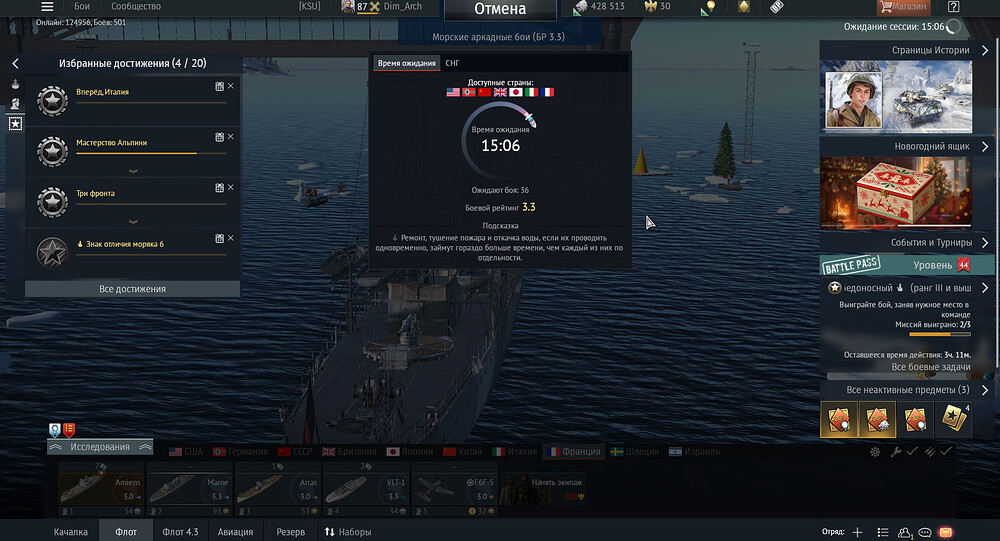This screenshot has width=1000, height=541.
Task: Select the Amiens ship slot
Action: (x=100, y=489)
